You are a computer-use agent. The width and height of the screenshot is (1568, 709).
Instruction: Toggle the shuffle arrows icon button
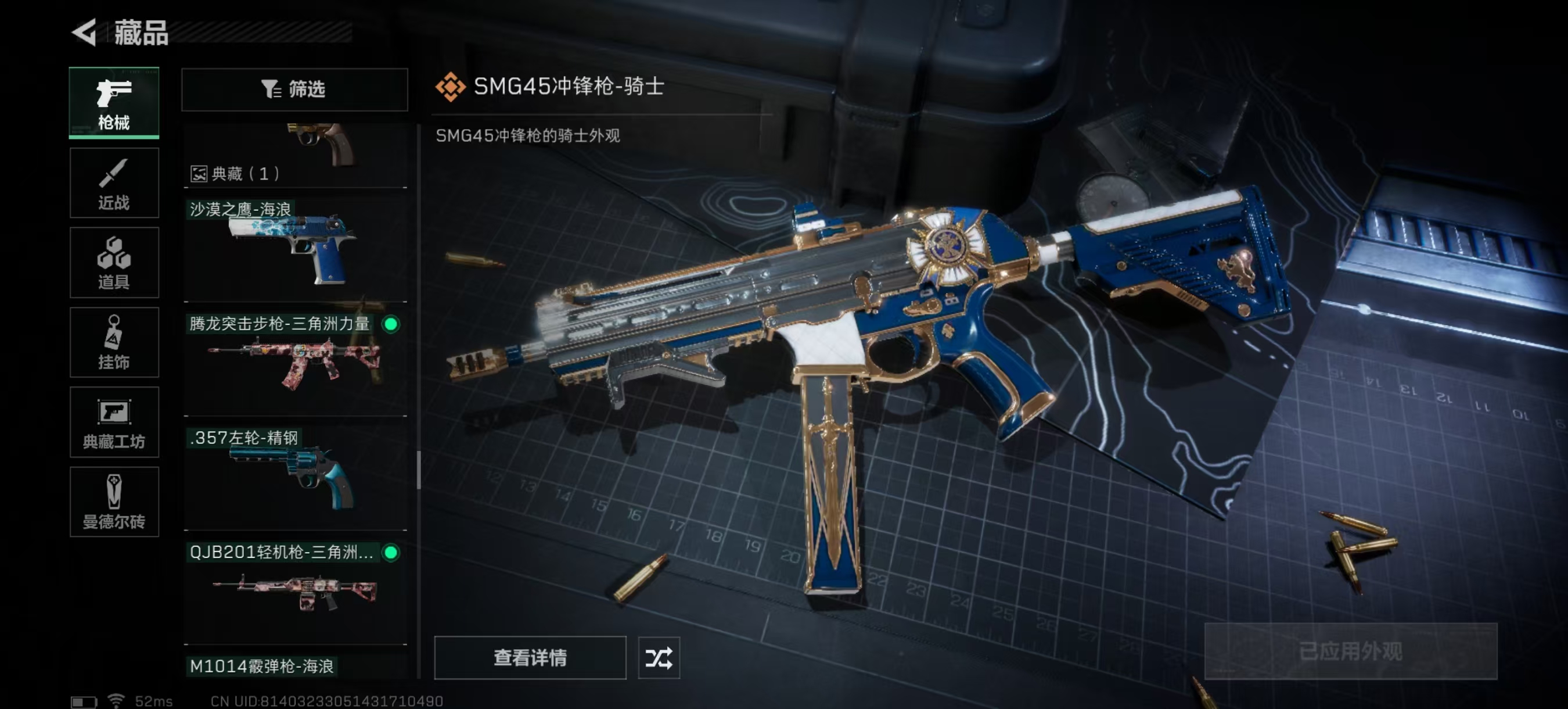659,657
